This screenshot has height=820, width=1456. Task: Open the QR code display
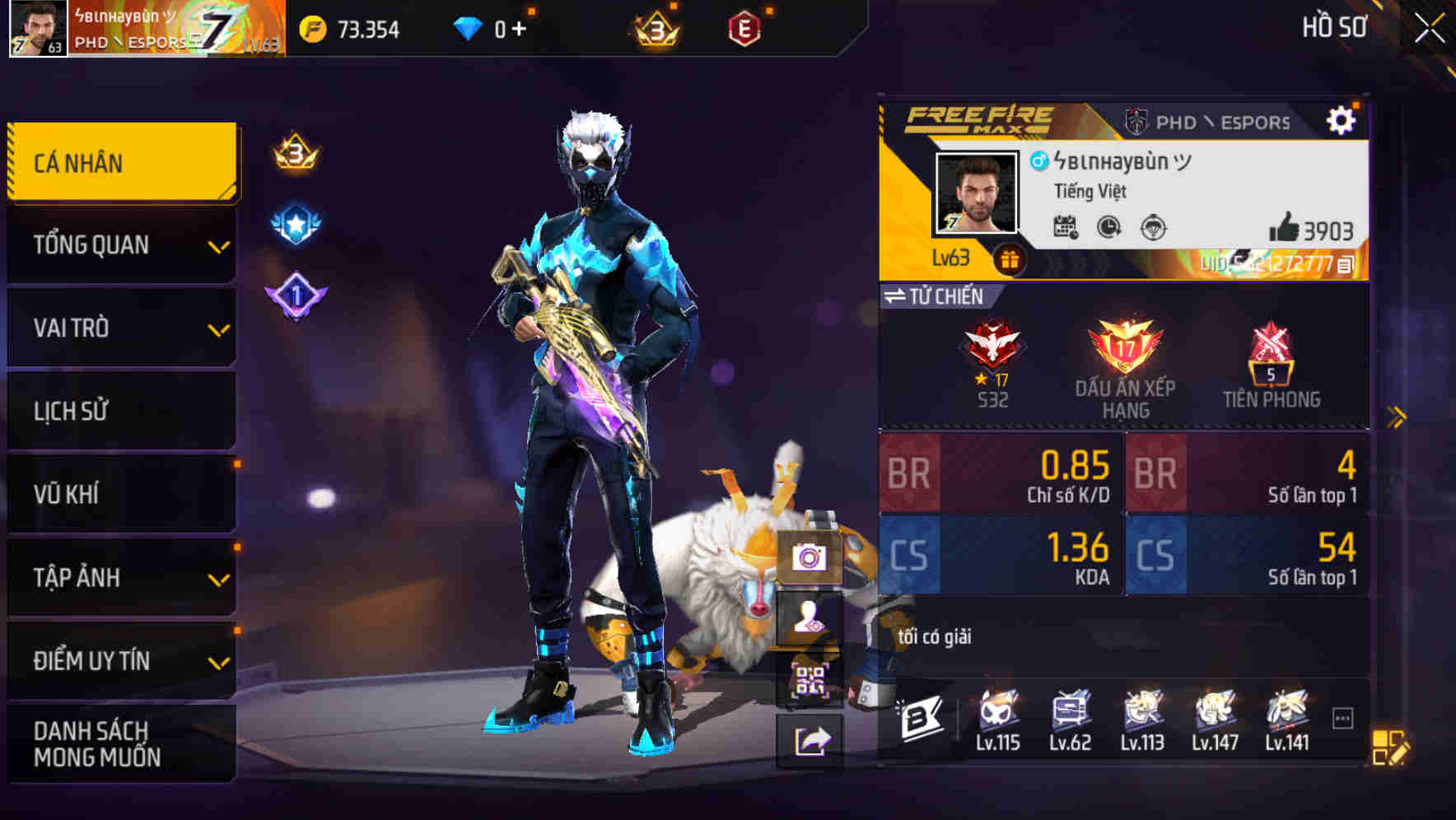tap(812, 682)
